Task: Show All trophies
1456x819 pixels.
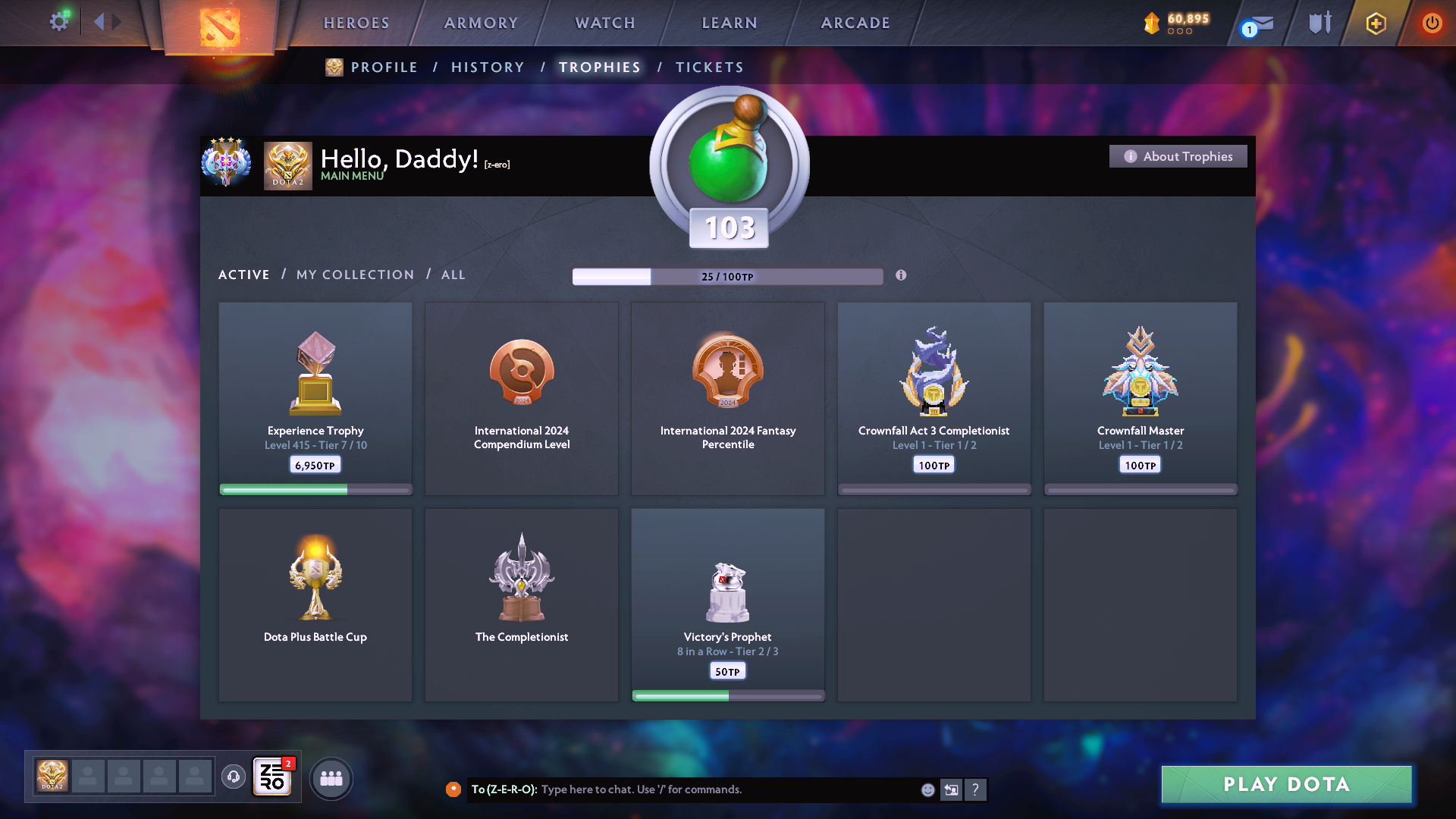Action: 453,275
